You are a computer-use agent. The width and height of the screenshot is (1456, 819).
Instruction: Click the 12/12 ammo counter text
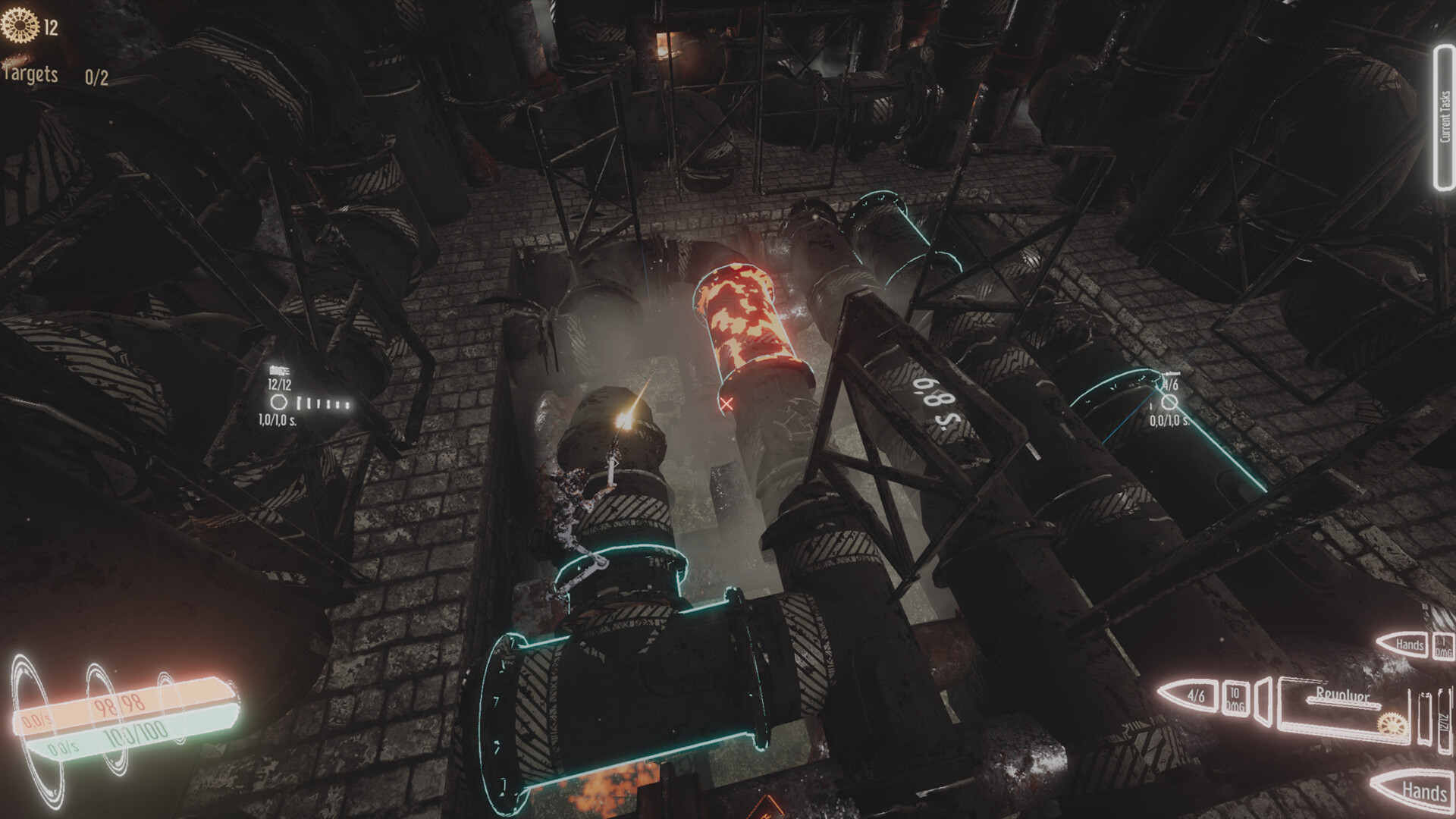click(279, 384)
